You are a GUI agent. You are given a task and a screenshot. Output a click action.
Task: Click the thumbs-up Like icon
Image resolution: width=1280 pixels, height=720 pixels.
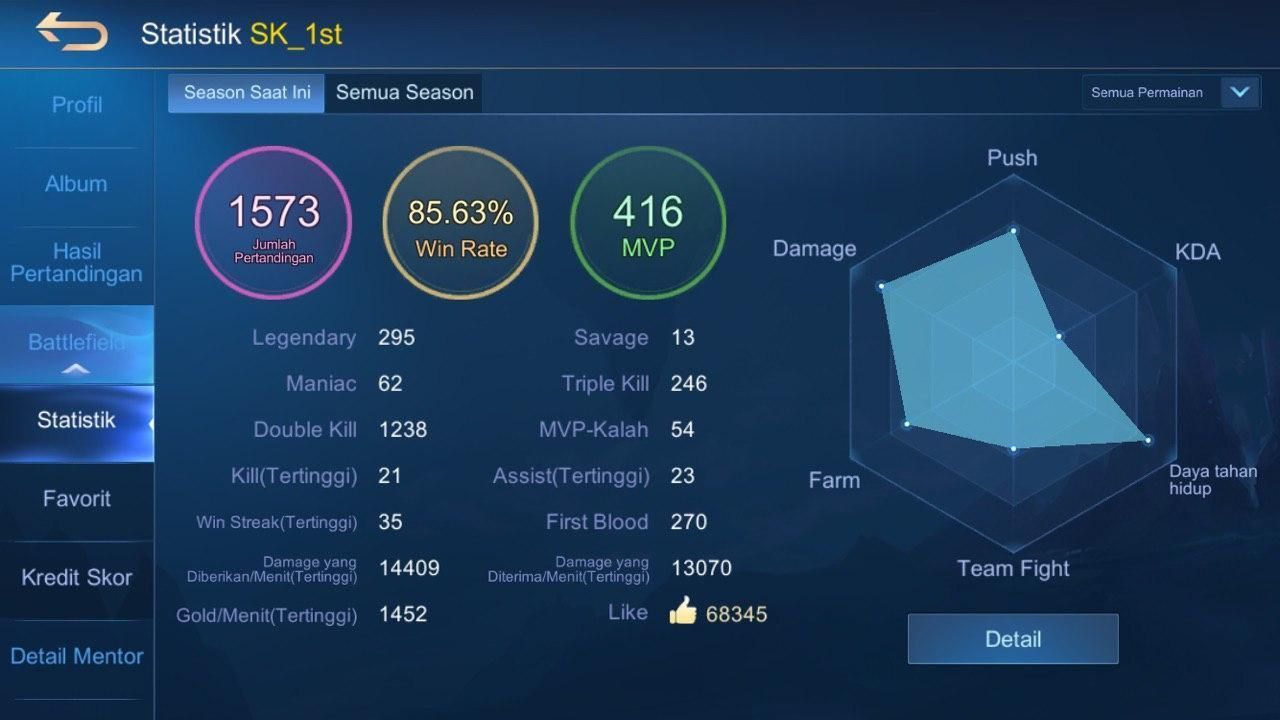click(683, 611)
